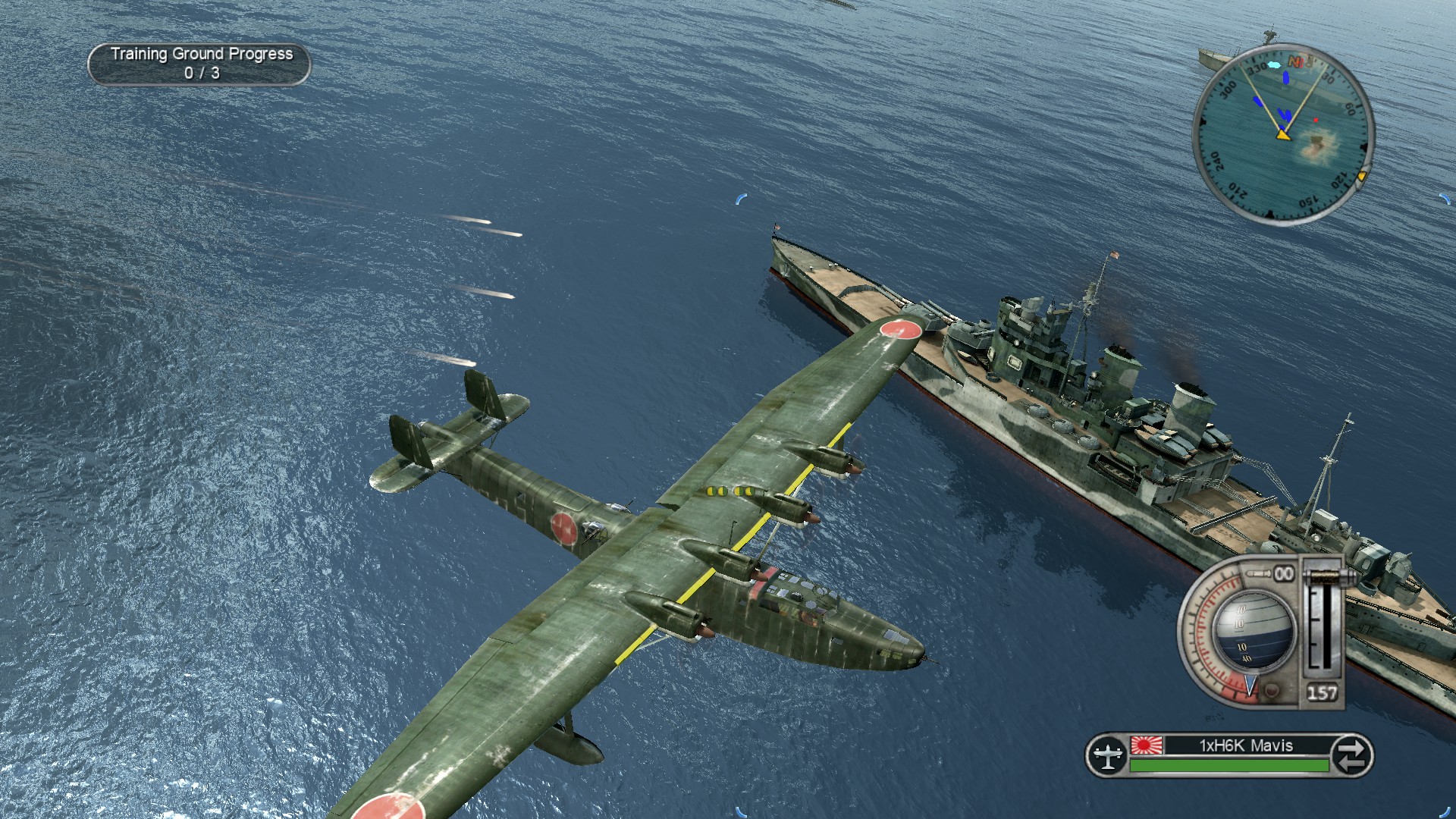Select the 1xH6K Mavis unit label
The image size is (1456, 819).
(1246, 745)
